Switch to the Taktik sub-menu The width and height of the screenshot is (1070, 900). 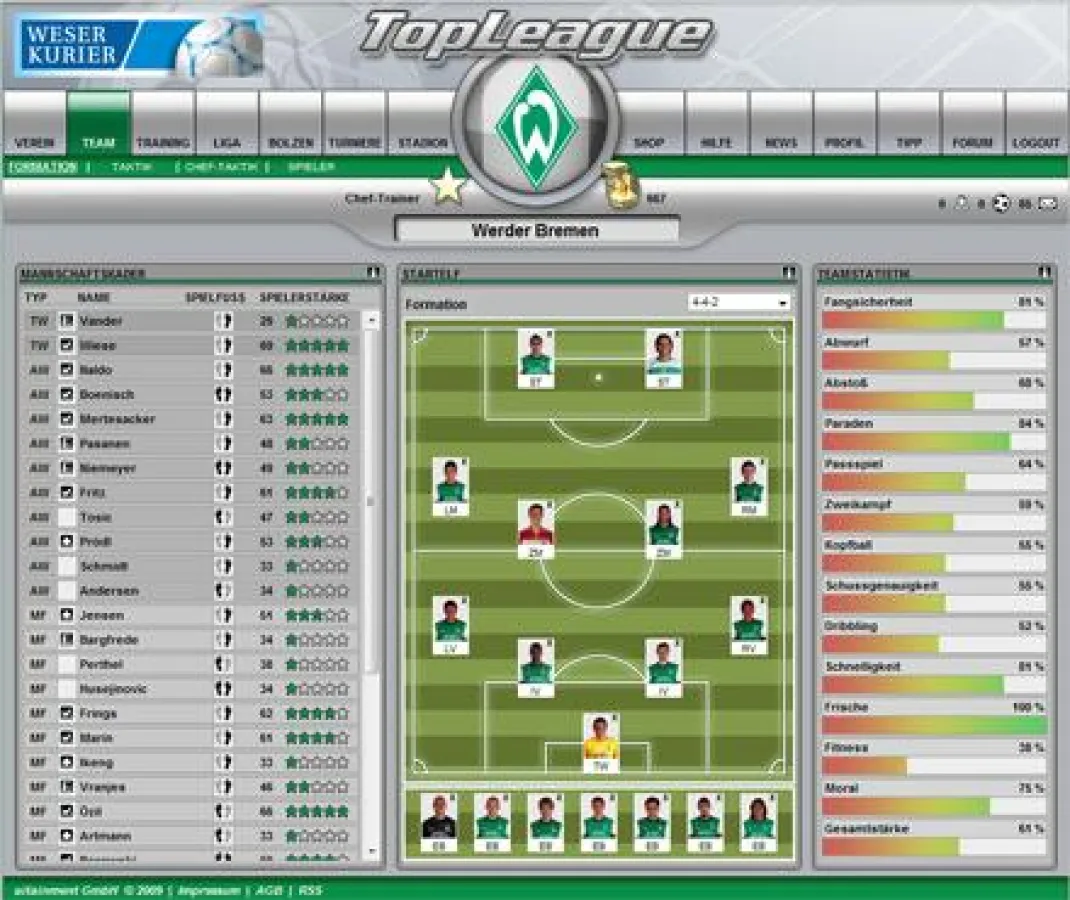pyautogui.click(x=131, y=167)
